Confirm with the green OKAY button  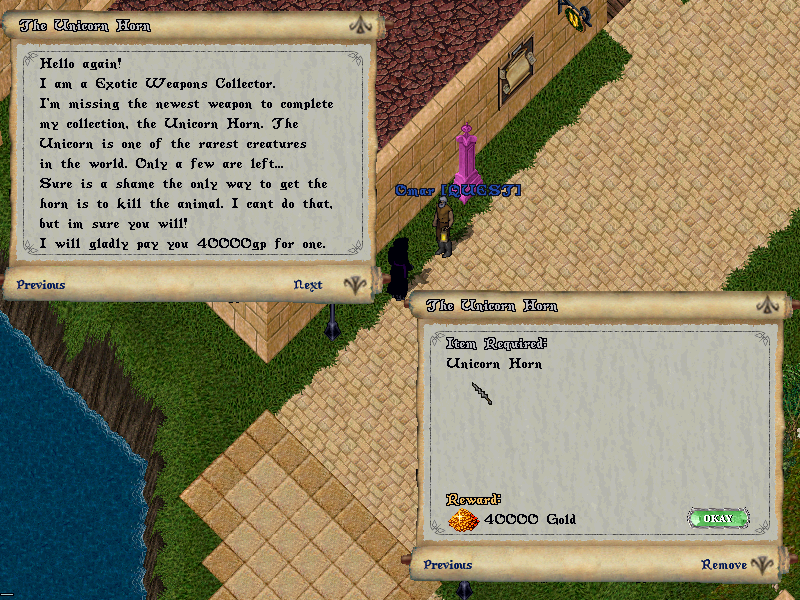(x=718, y=518)
